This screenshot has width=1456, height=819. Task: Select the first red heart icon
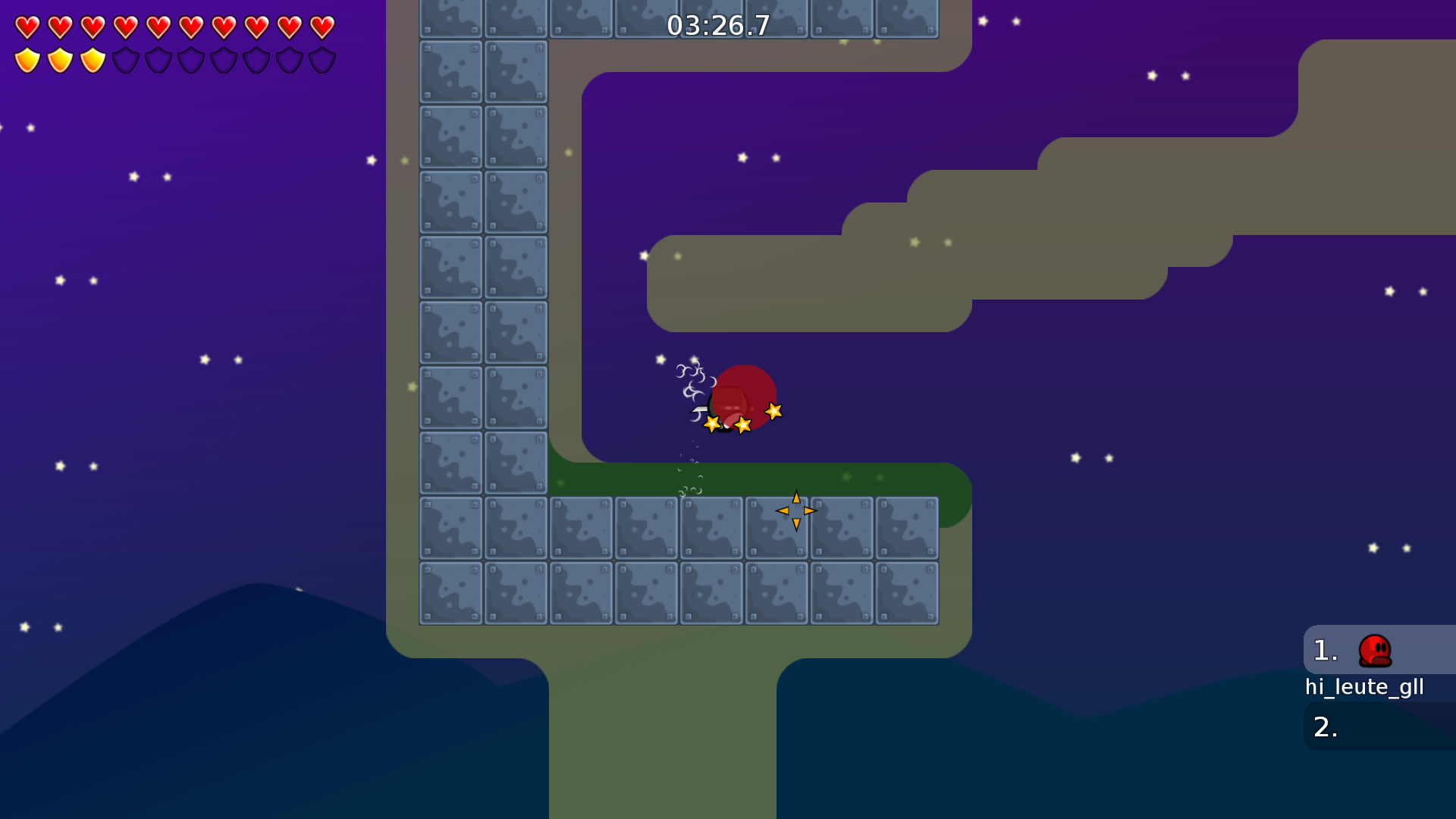pos(27,28)
